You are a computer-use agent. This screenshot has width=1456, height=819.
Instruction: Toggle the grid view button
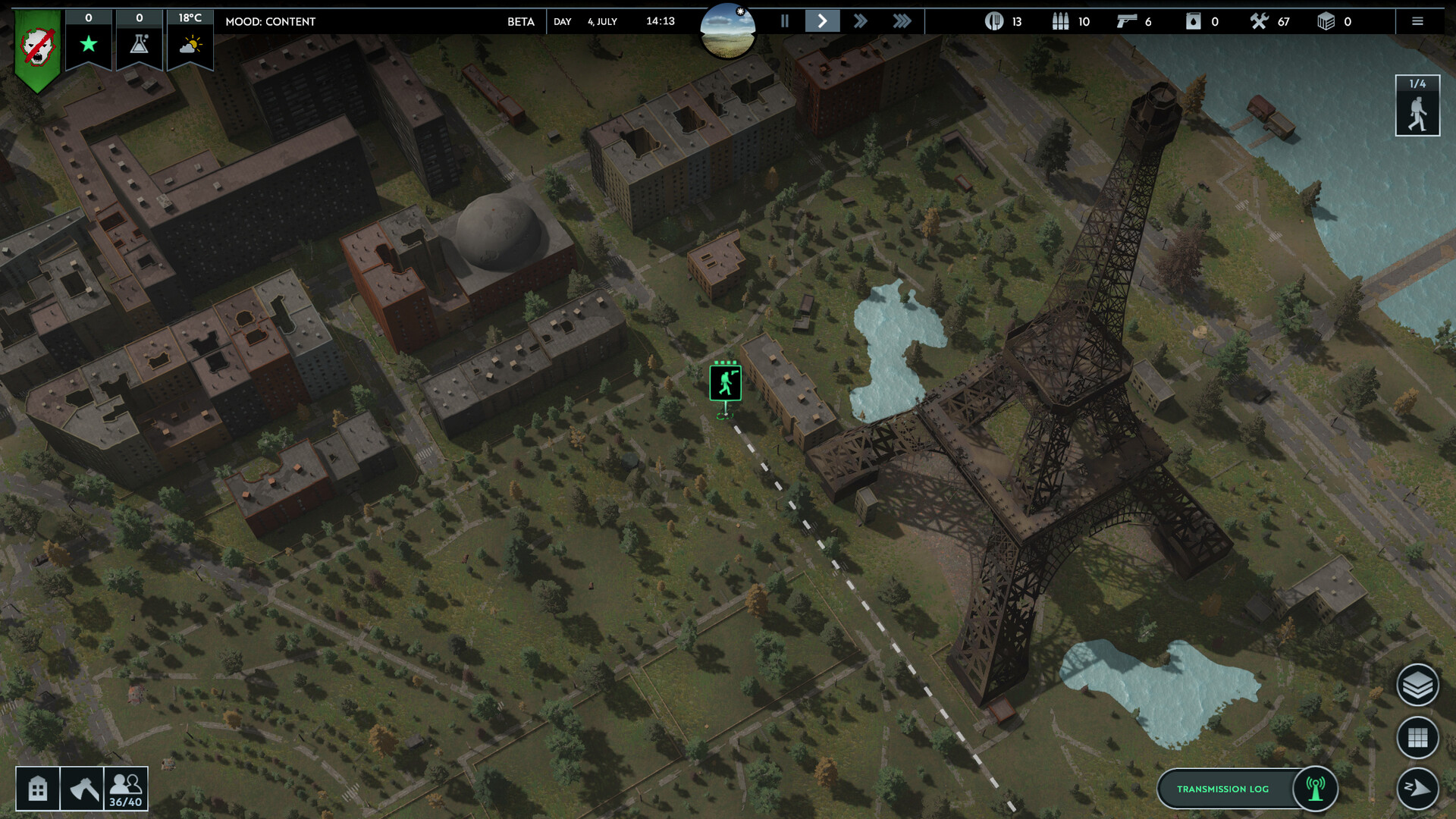tap(1417, 737)
